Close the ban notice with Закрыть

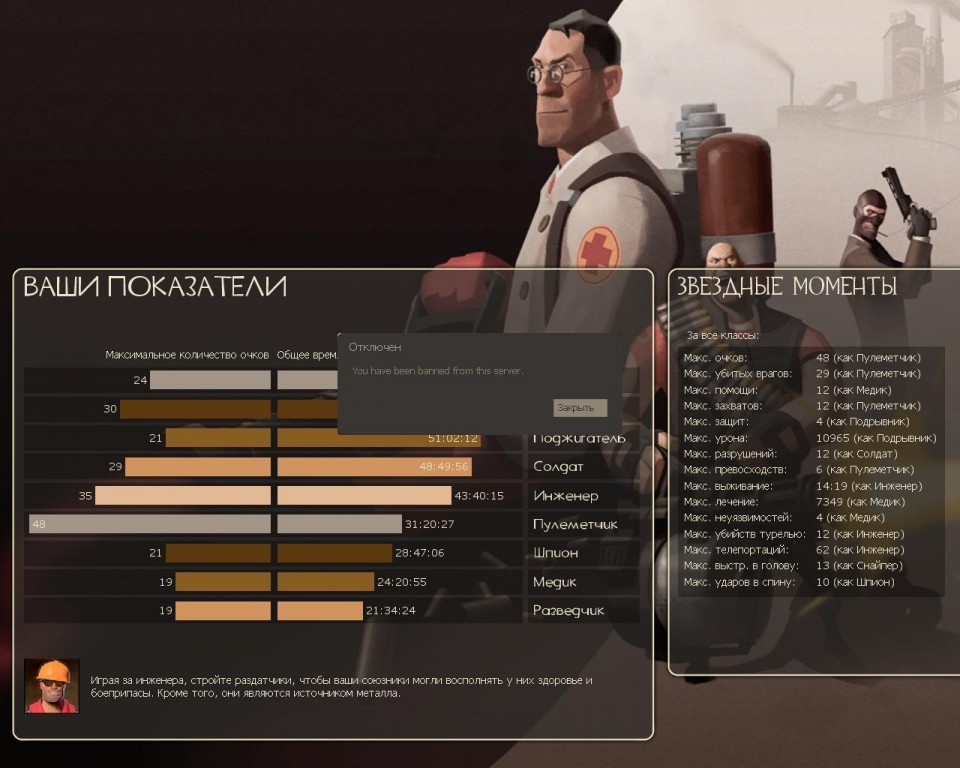579,408
